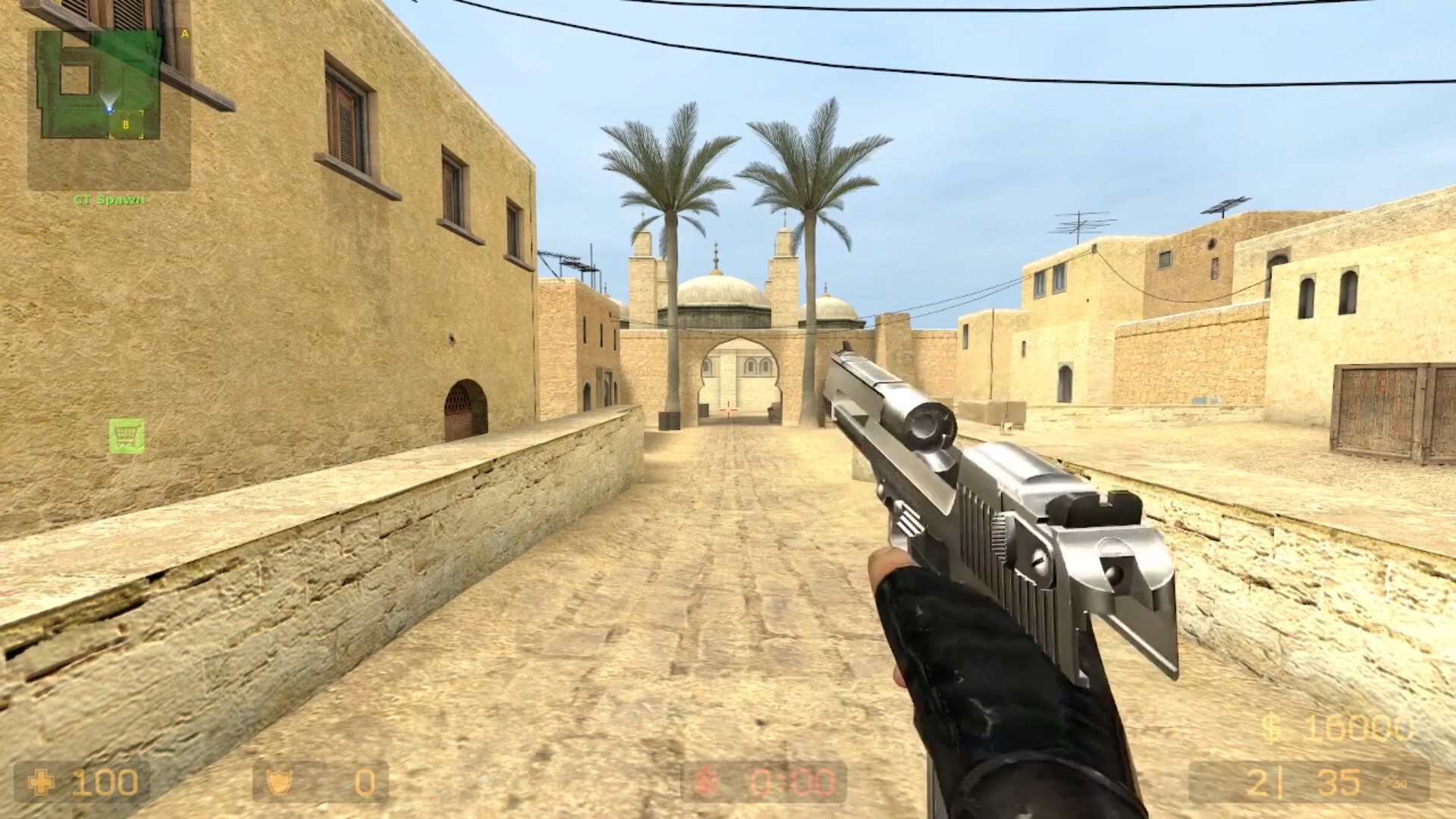Image resolution: width=1456 pixels, height=819 pixels.
Task: Select bombsite A marker on the radar
Action: (183, 35)
